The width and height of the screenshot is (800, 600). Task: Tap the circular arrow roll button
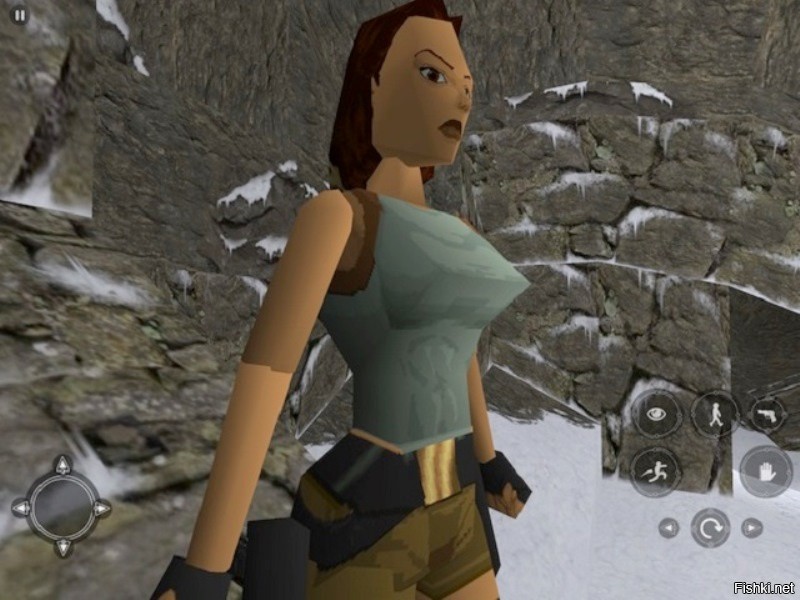[x=710, y=527]
